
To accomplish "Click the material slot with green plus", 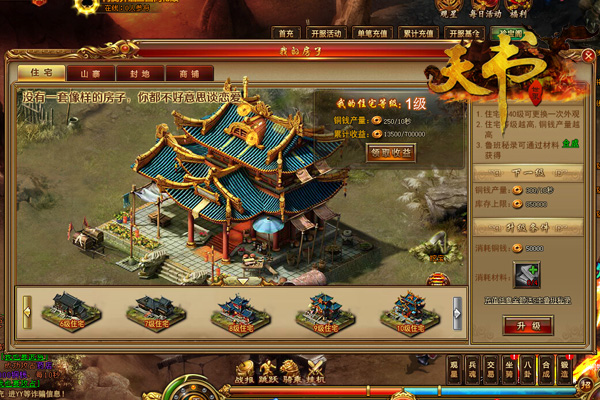I will coord(527,275).
